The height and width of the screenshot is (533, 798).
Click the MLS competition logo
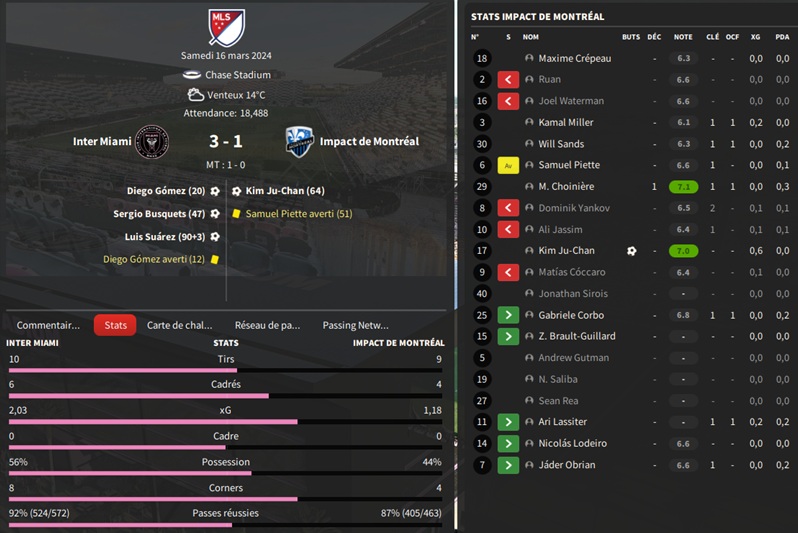[227, 27]
